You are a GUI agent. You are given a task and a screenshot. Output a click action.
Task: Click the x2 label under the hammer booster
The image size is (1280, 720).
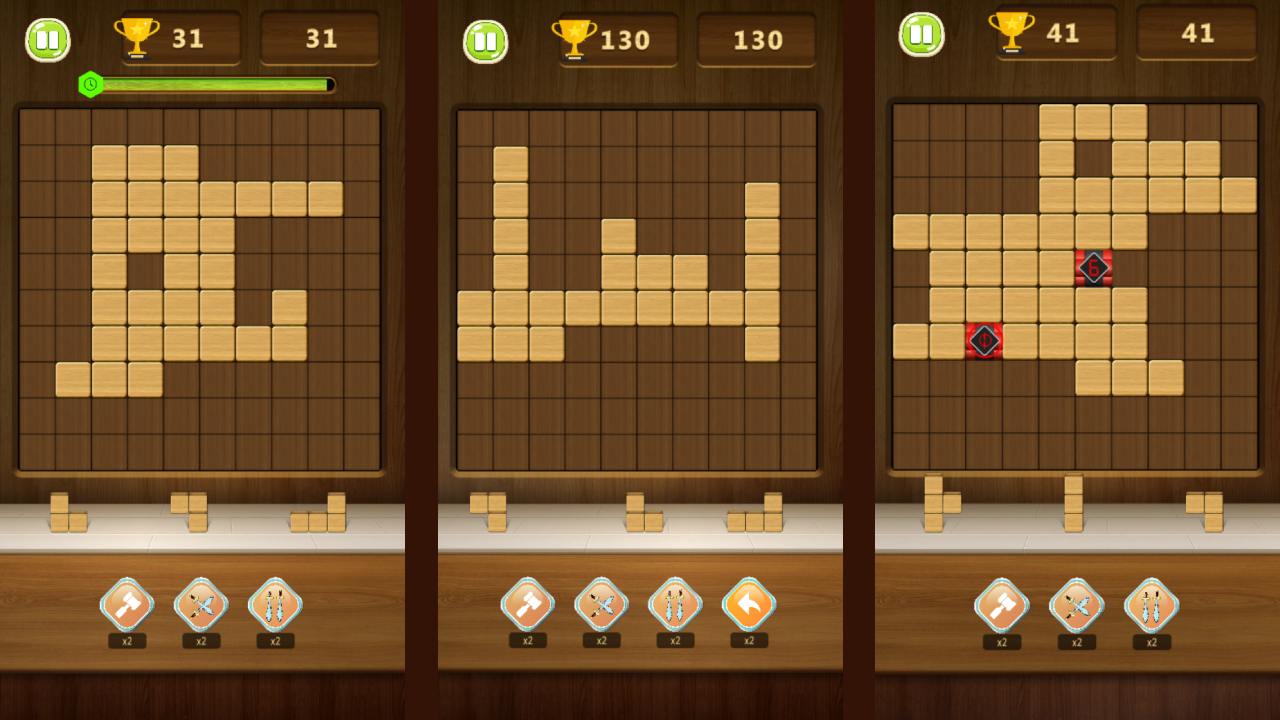tap(126, 640)
